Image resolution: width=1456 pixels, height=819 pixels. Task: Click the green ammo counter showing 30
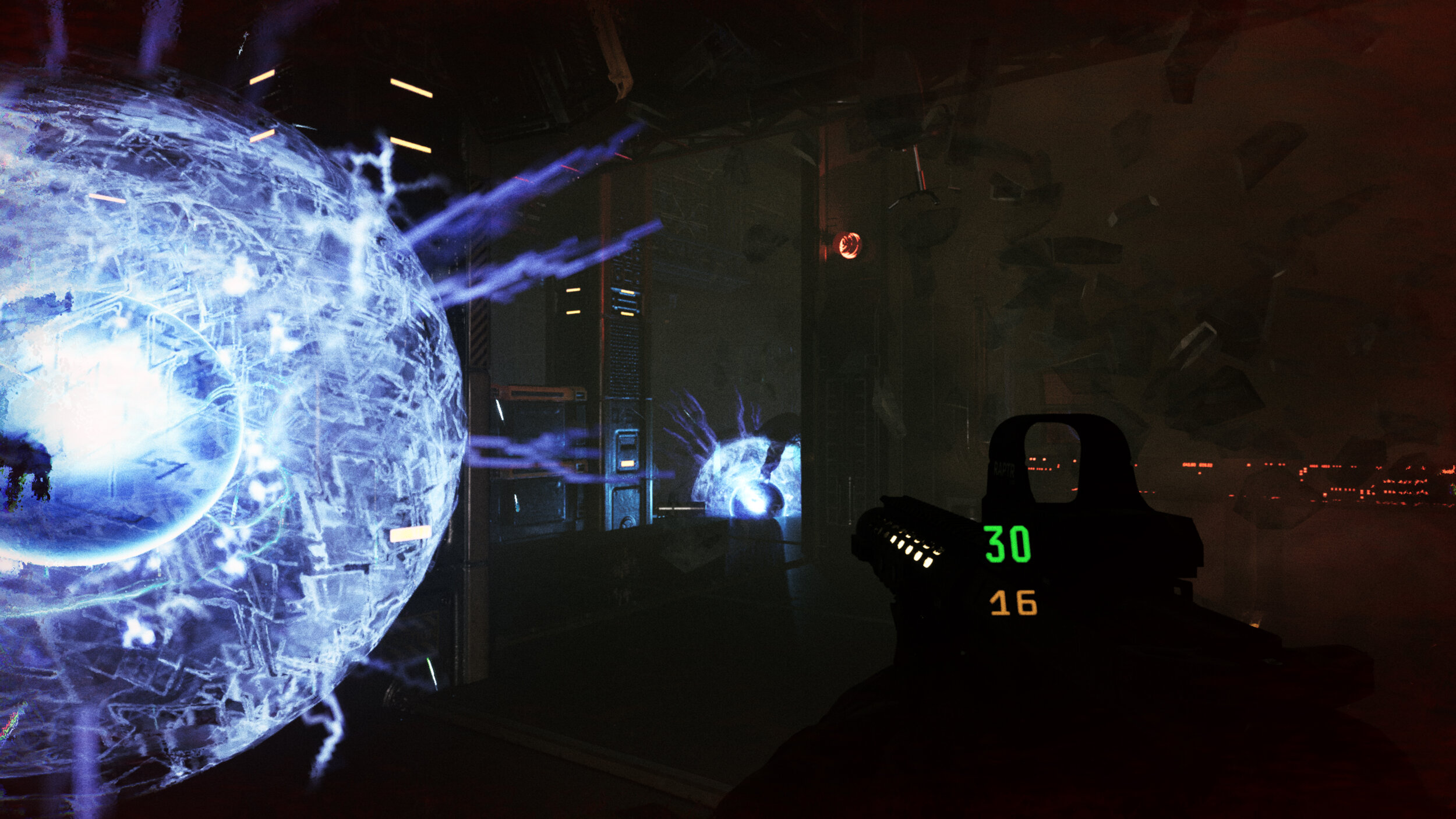[x=1006, y=546]
